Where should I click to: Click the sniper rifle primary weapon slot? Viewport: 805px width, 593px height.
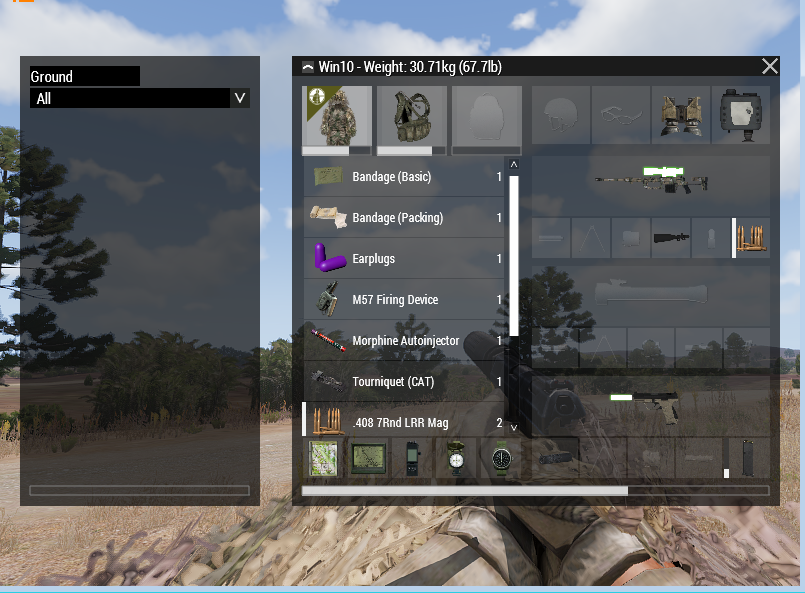(x=651, y=181)
